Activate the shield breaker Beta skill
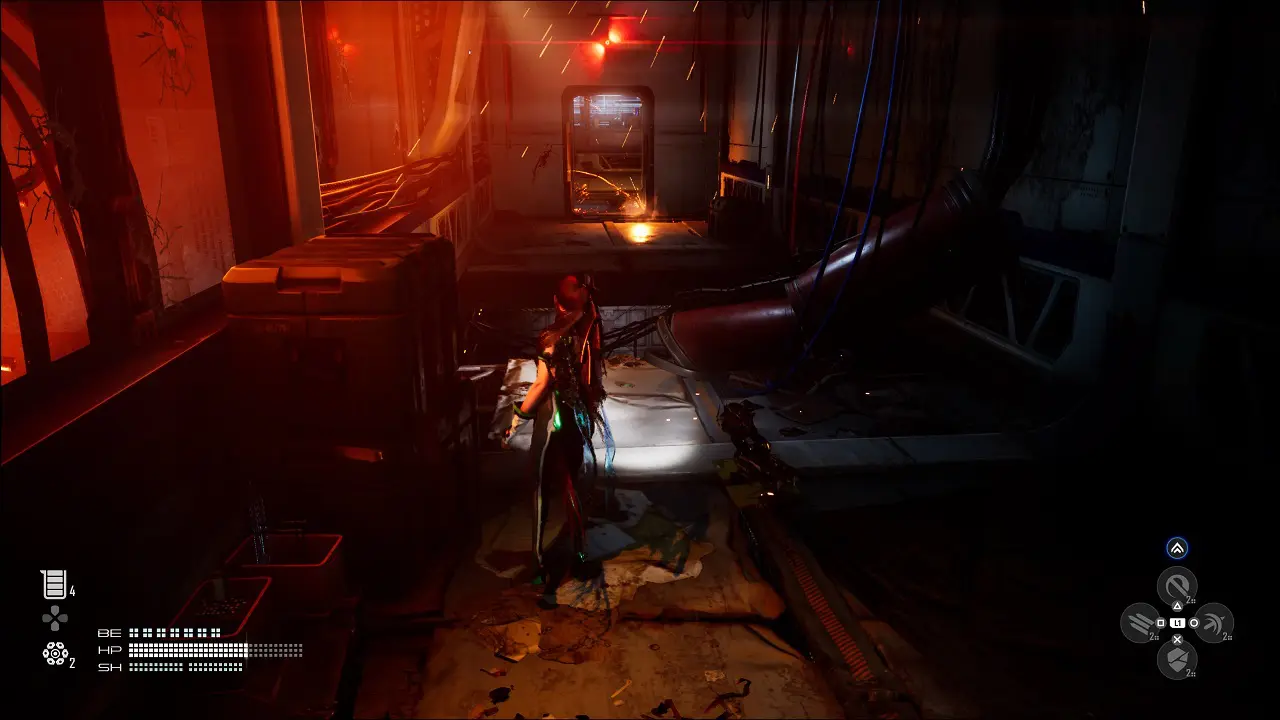This screenshot has width=1280, height=720. point(1177,659)
